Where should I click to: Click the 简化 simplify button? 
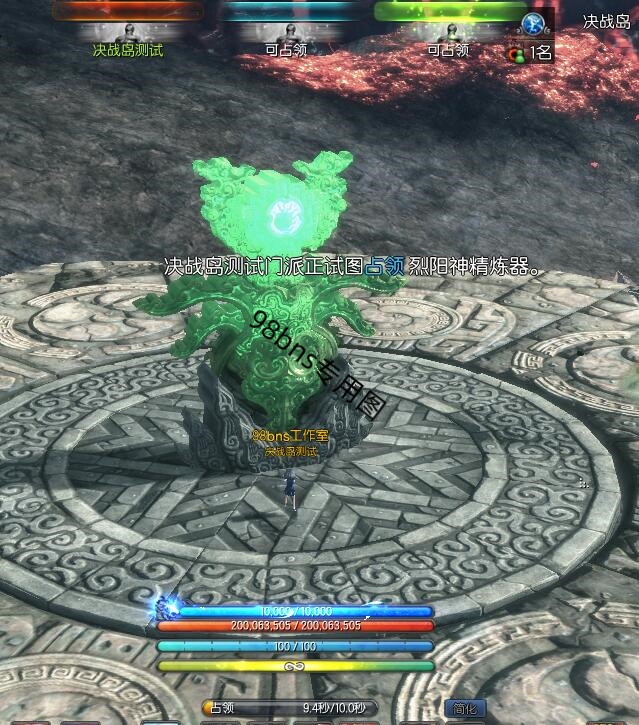[x=464, y=708]
